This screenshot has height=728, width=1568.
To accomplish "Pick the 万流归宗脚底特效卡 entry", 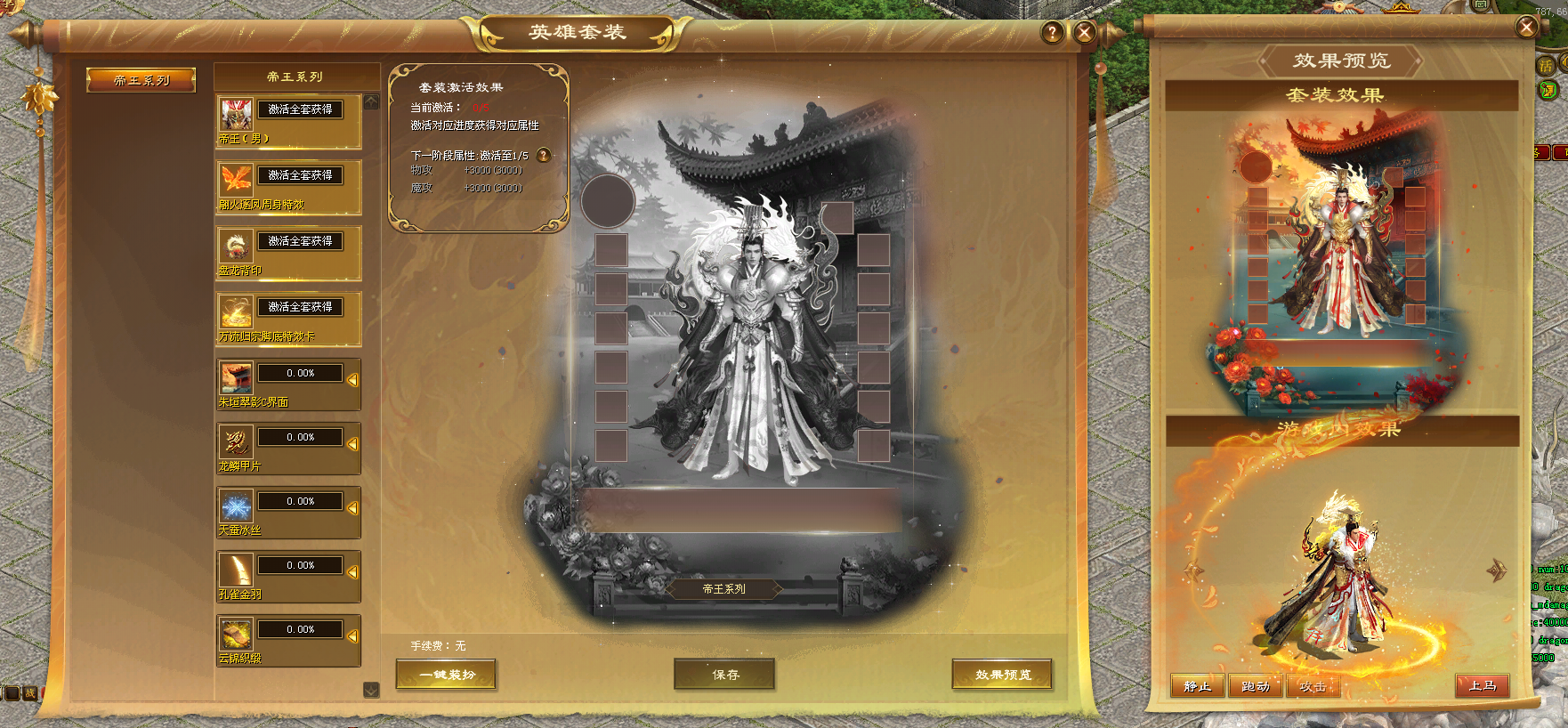I will coord(287,320).
